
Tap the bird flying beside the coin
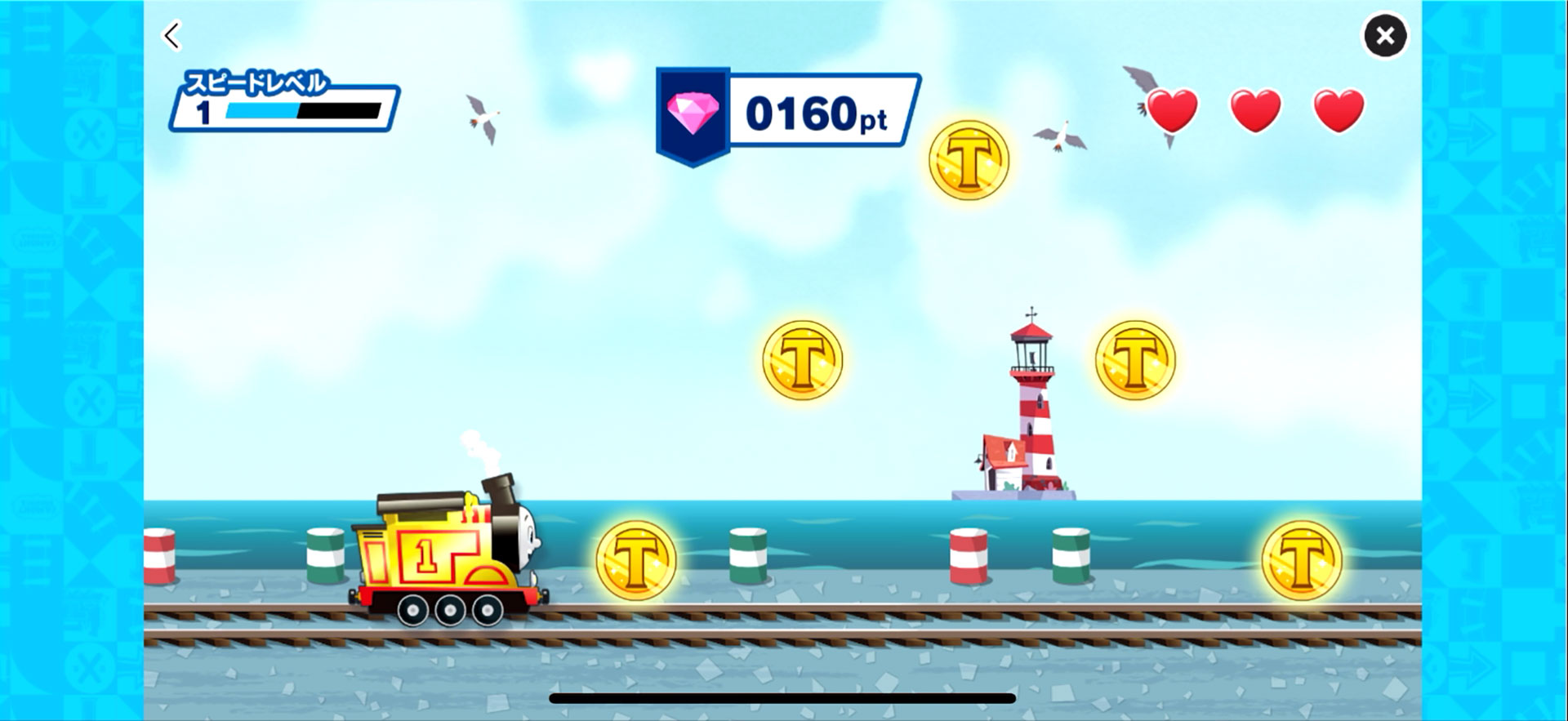1058,136
